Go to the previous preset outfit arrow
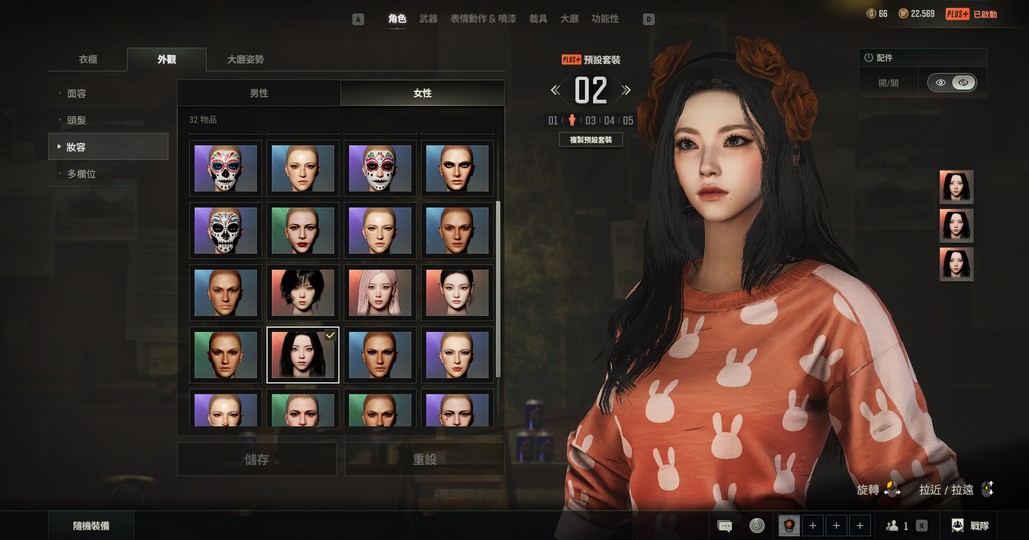This screenshot has width=1029, height=540. point(555,91)
